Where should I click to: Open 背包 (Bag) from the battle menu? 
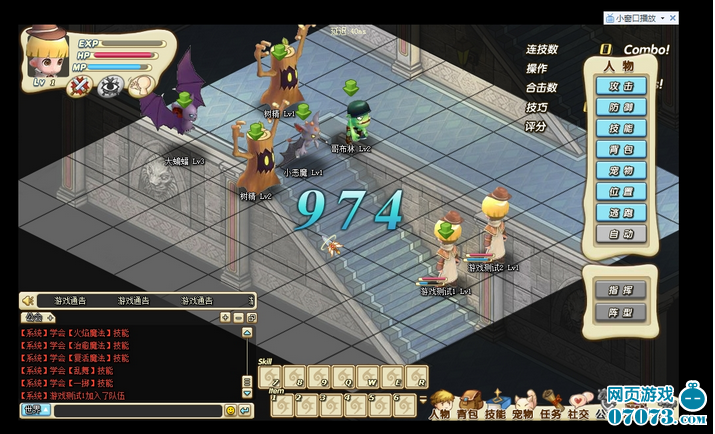621,150
